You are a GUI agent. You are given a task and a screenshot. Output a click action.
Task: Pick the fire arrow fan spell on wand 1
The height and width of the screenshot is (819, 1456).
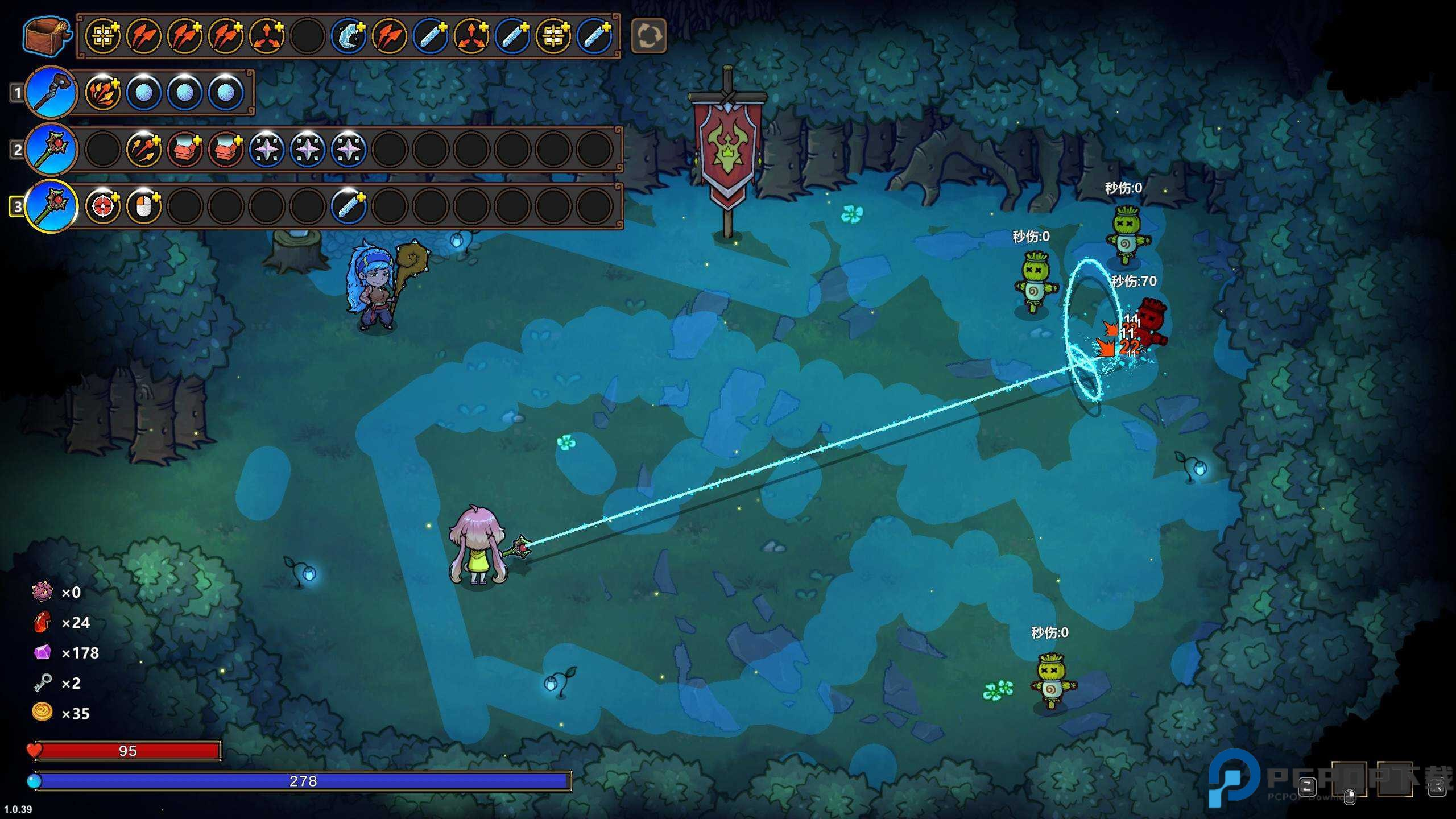103,92
